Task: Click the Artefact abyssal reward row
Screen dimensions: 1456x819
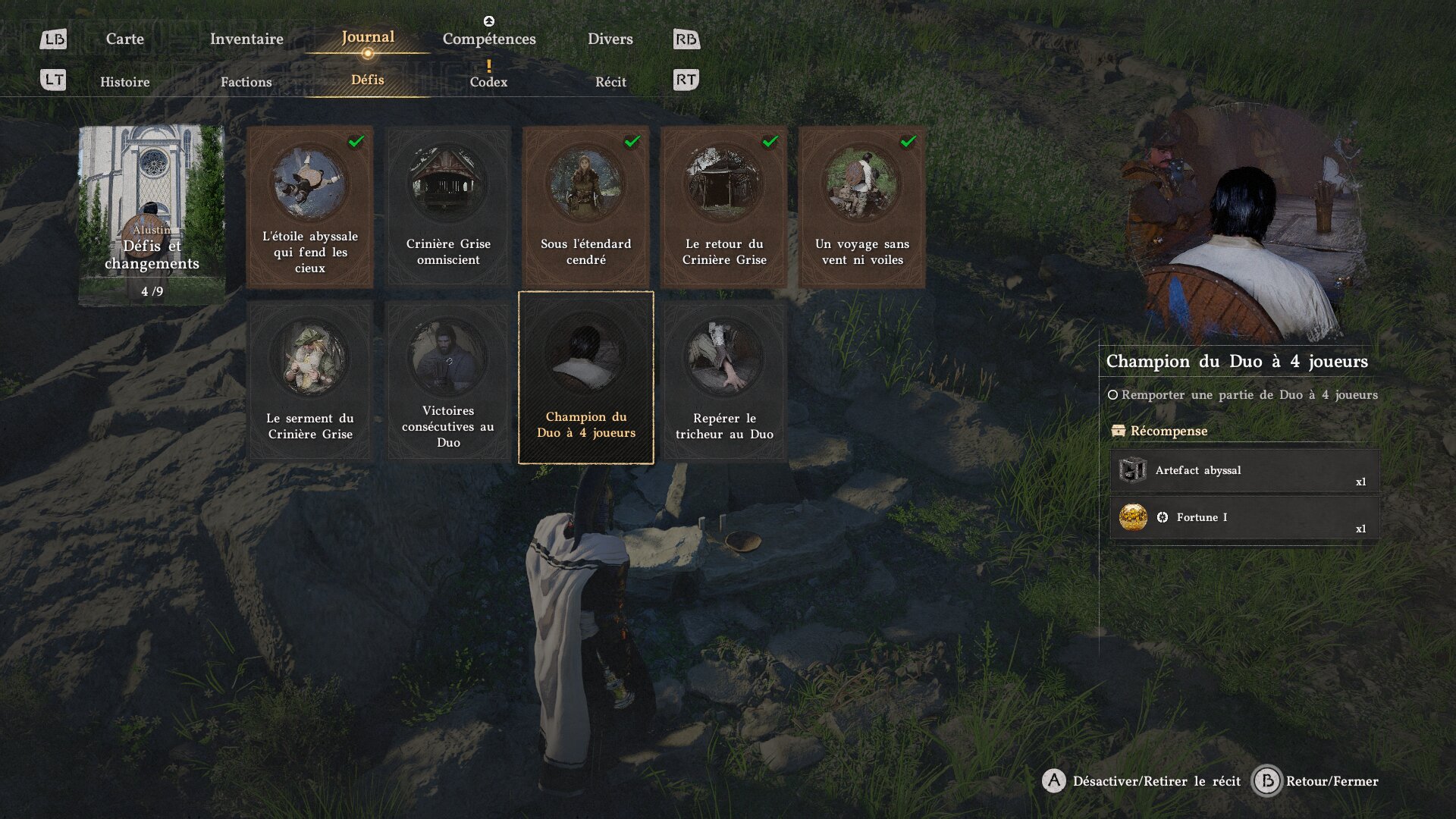Action: 1244,471
